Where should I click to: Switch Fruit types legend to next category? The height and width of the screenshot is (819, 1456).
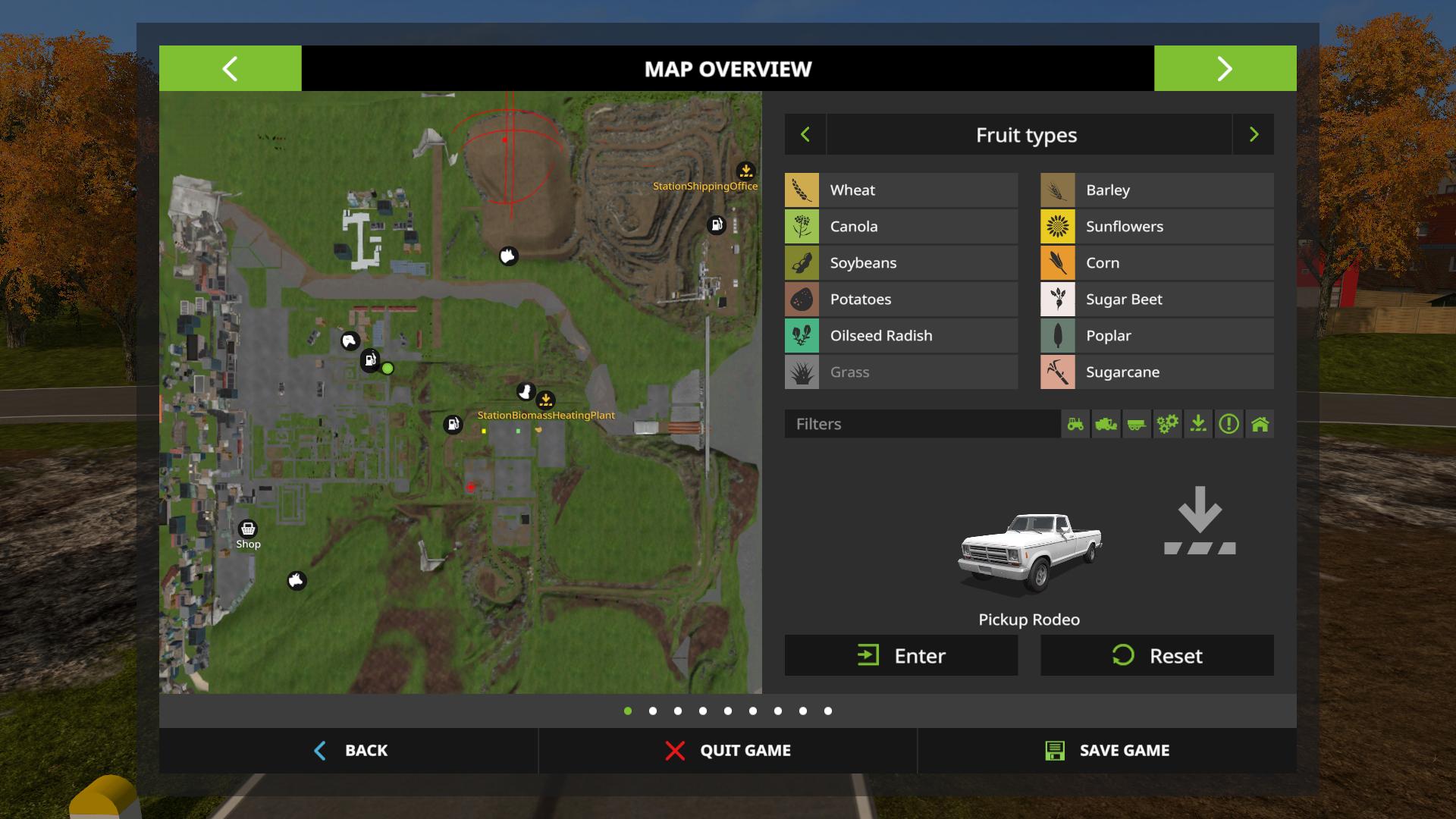[x=1254, y=135]
